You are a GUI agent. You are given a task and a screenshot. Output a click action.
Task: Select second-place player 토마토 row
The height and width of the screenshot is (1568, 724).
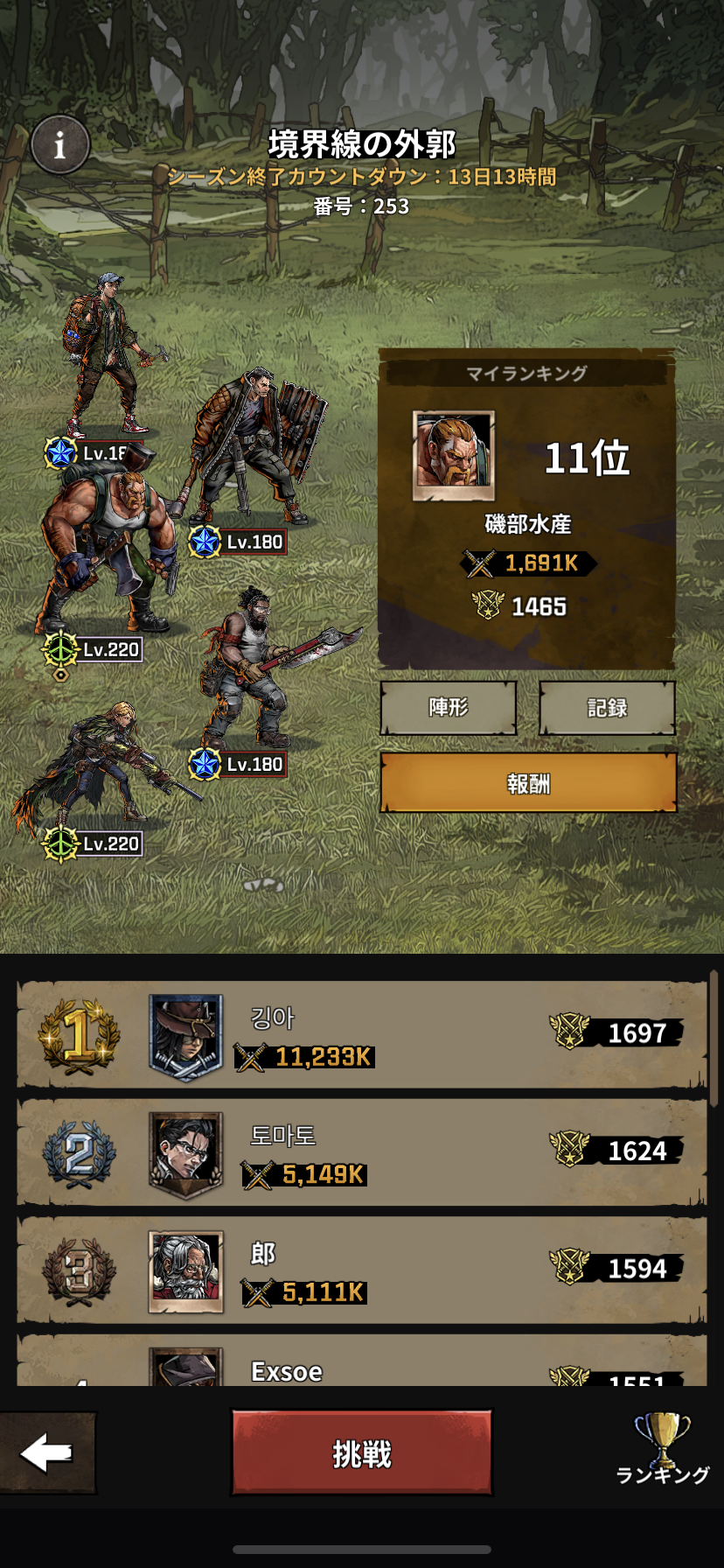[362, 1152]
